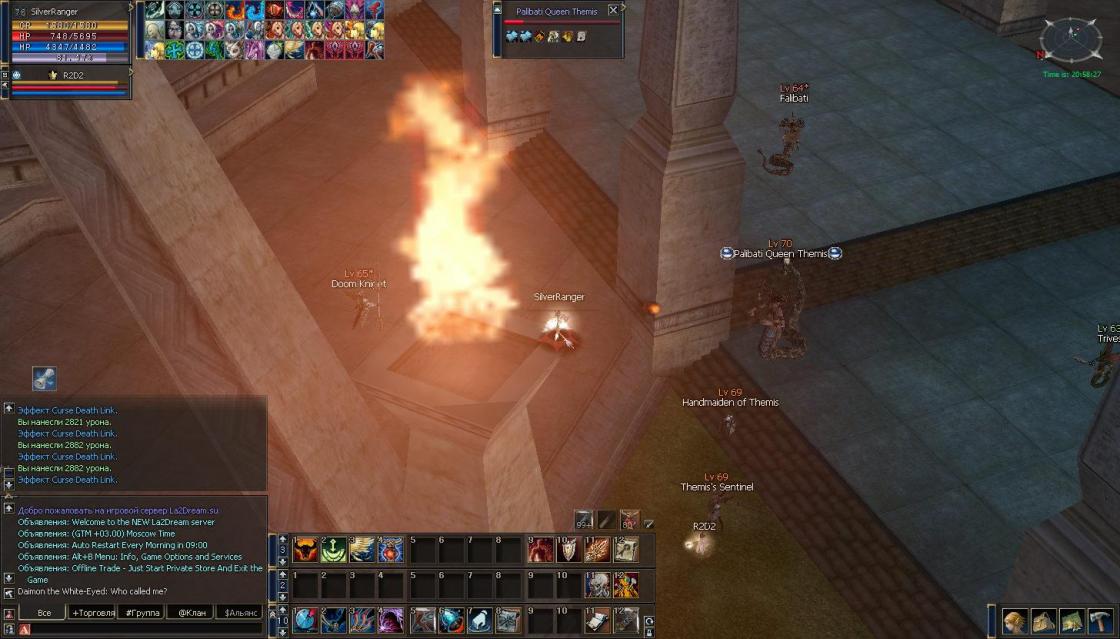1120x639 pixels.
Task: Switch to the Все chat tab
Action: pyautogui.click(x=43, y=612)
